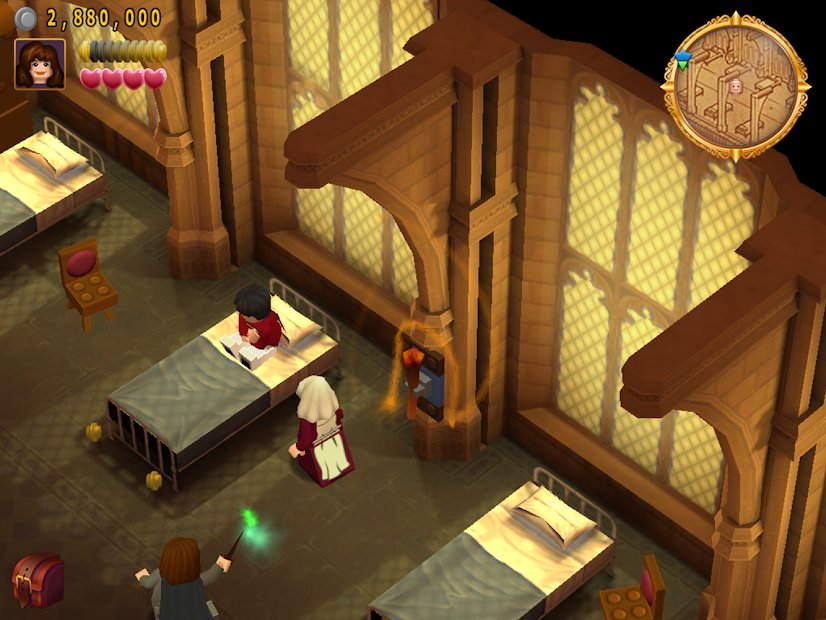This screenshot has width=826, height=620.
Task: Tap the Hermione character portrait
Action: tap(40, 64)
